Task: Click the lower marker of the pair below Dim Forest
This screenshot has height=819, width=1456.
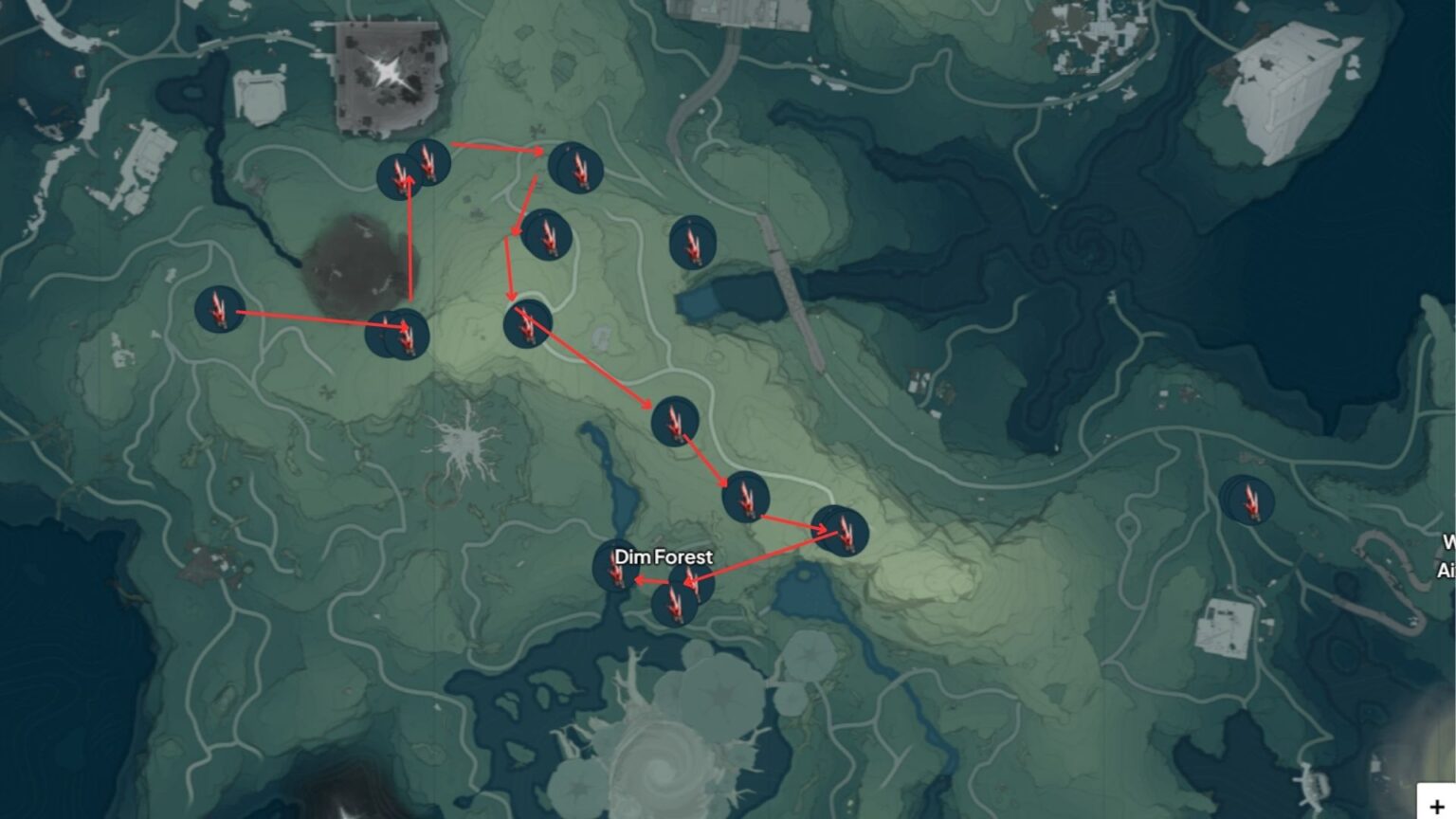Action: 675,604
